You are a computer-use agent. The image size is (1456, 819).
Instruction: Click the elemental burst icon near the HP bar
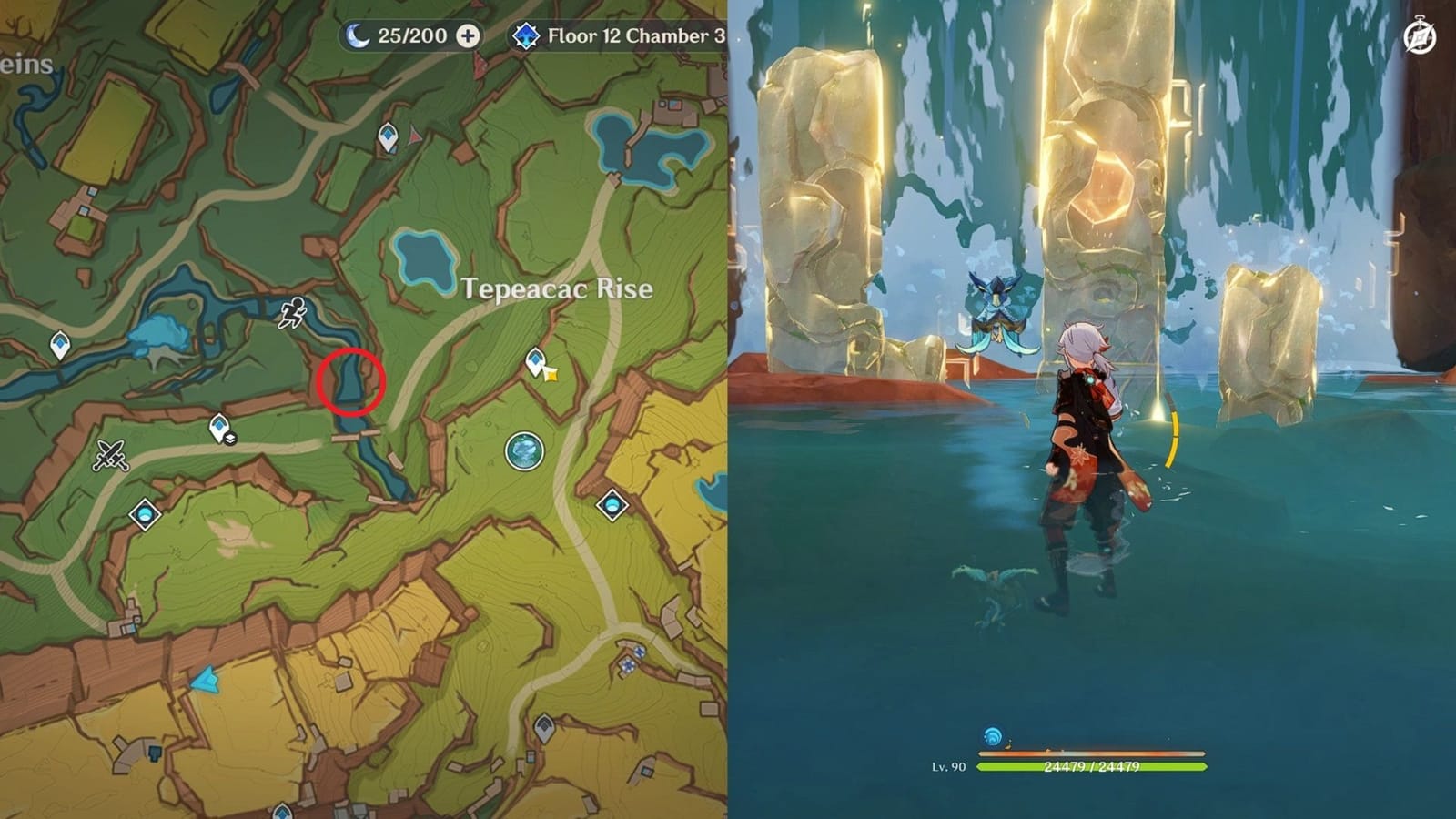[x=993, y=735]
